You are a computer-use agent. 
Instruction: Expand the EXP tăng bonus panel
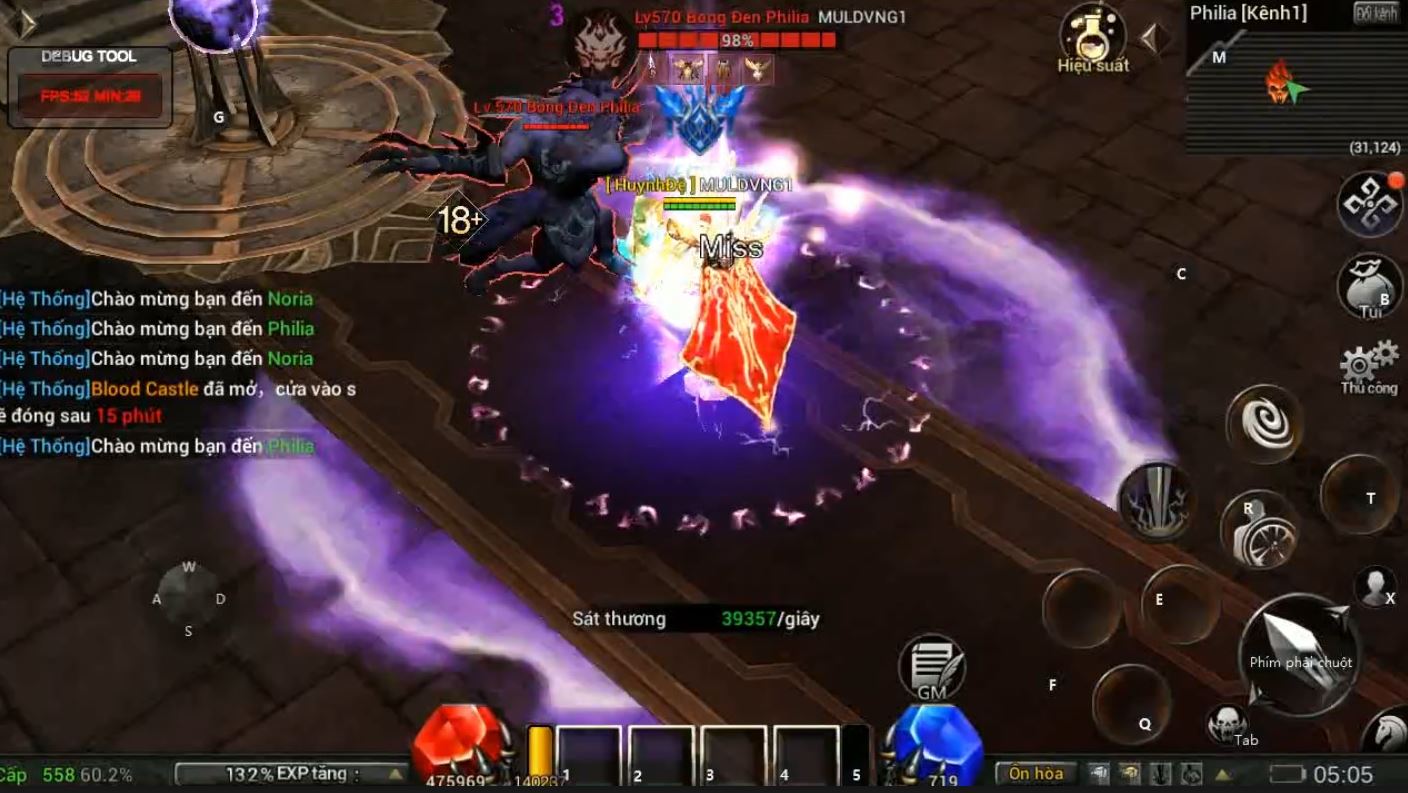click(396, 774)
